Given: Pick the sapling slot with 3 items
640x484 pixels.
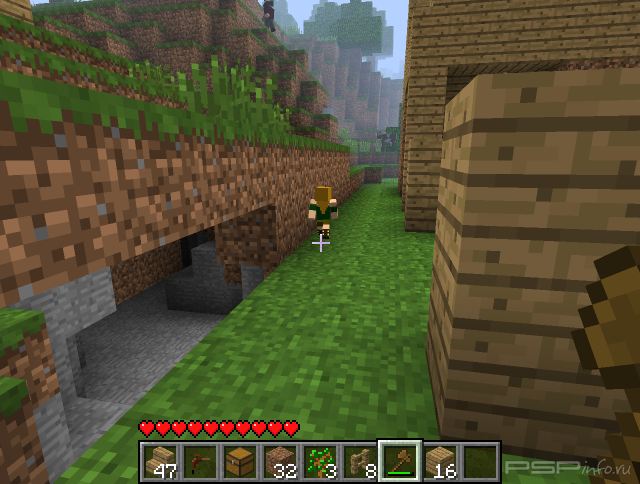Looking at the screenshot, I should (319, 461).
